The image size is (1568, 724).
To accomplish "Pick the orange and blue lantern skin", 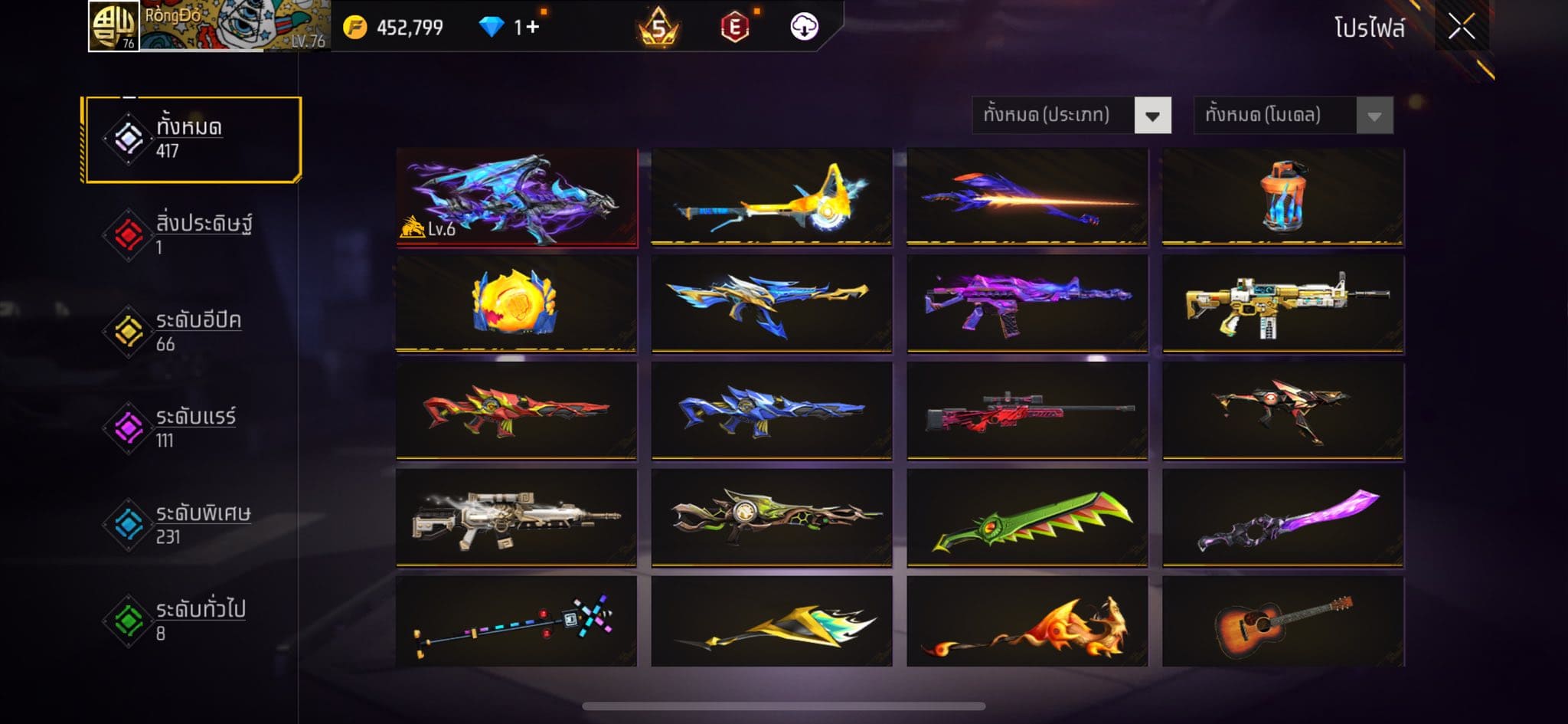I will point(1283,197).
